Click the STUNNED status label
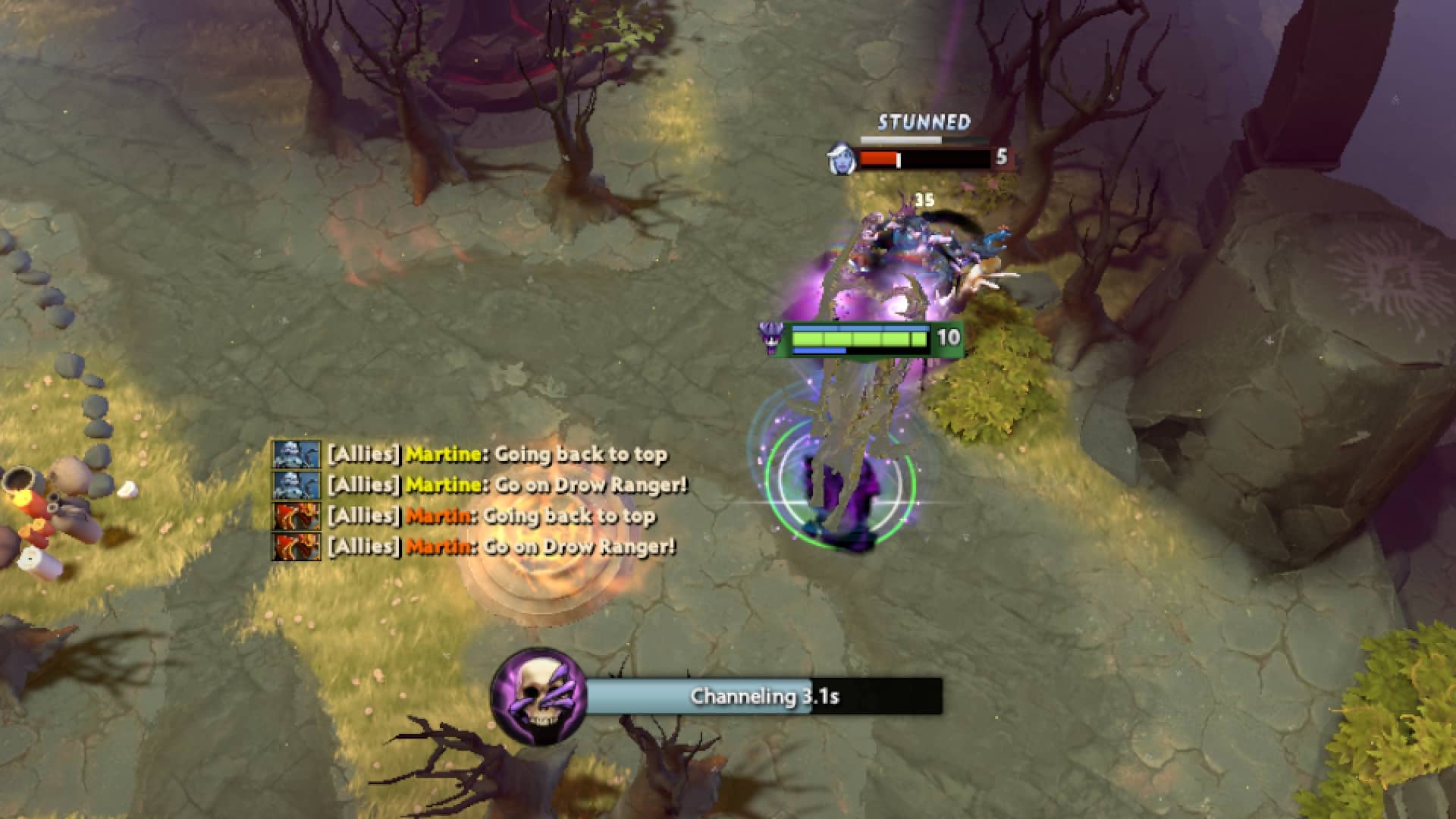Viewport: 1456px width, 819px height. [x=924, y=121]
